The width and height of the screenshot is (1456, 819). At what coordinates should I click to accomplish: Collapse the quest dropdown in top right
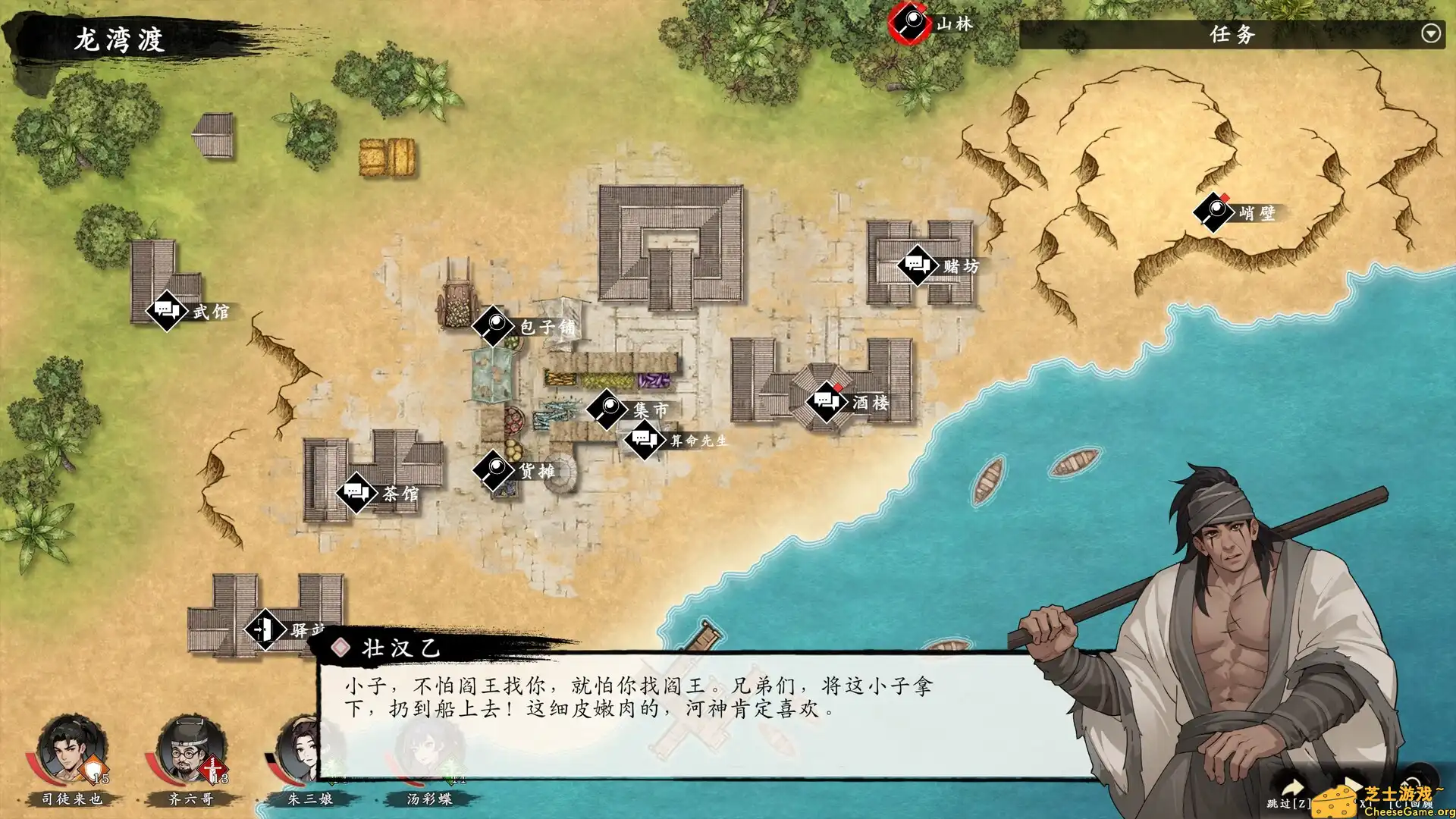[1430, 33]
